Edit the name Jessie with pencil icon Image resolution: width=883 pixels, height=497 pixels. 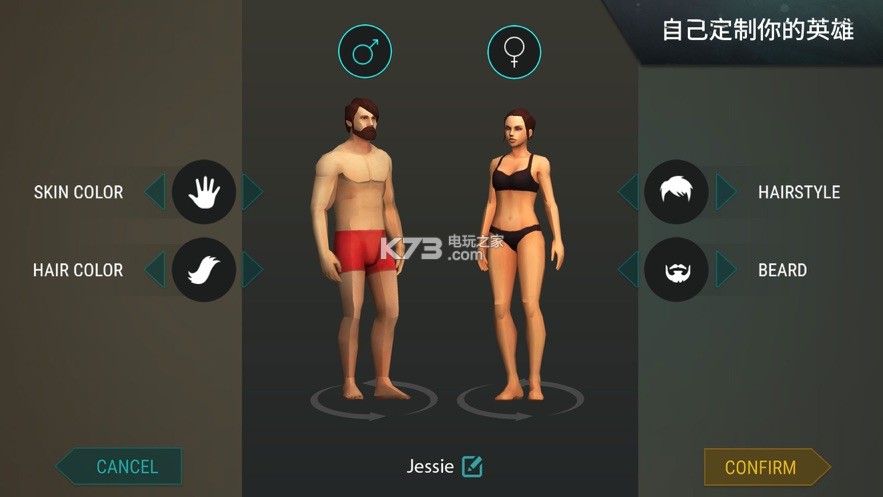[x=472, y=466]
